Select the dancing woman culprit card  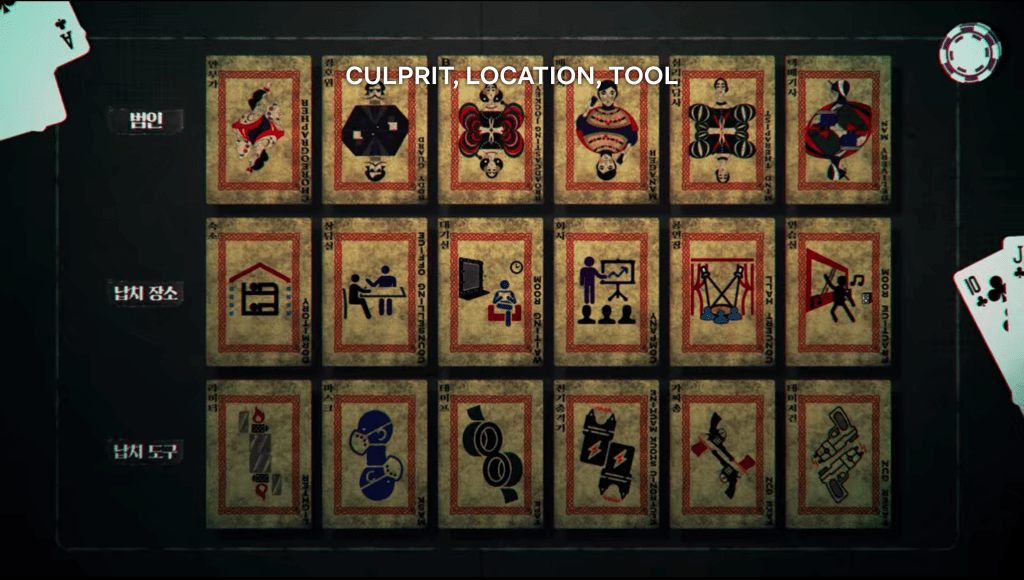(x=258, y=130)
